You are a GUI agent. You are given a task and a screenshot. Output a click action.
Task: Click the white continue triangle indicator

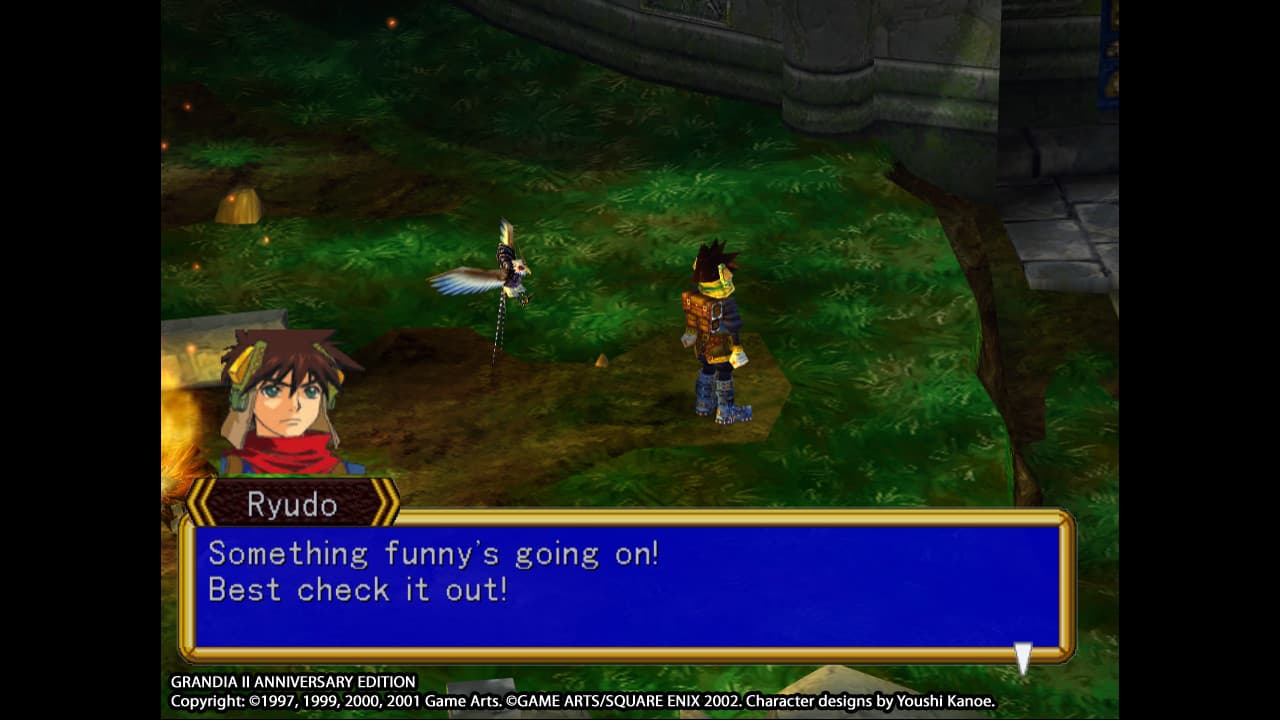pyautogui.click(x=1022, y=657)
